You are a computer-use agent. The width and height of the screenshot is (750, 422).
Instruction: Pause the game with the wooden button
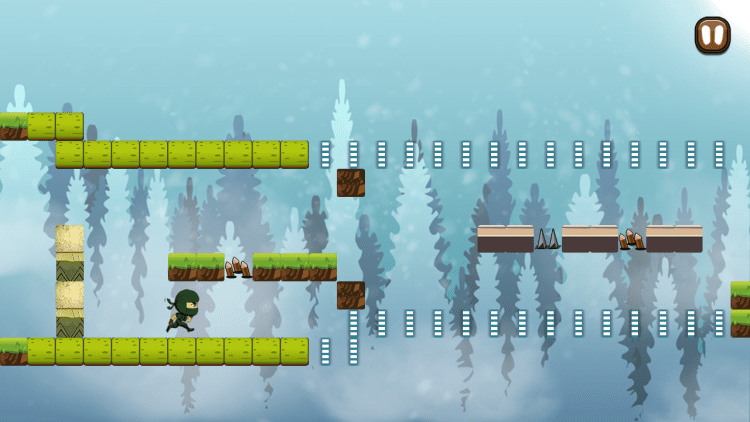click(x=712, y=36)
